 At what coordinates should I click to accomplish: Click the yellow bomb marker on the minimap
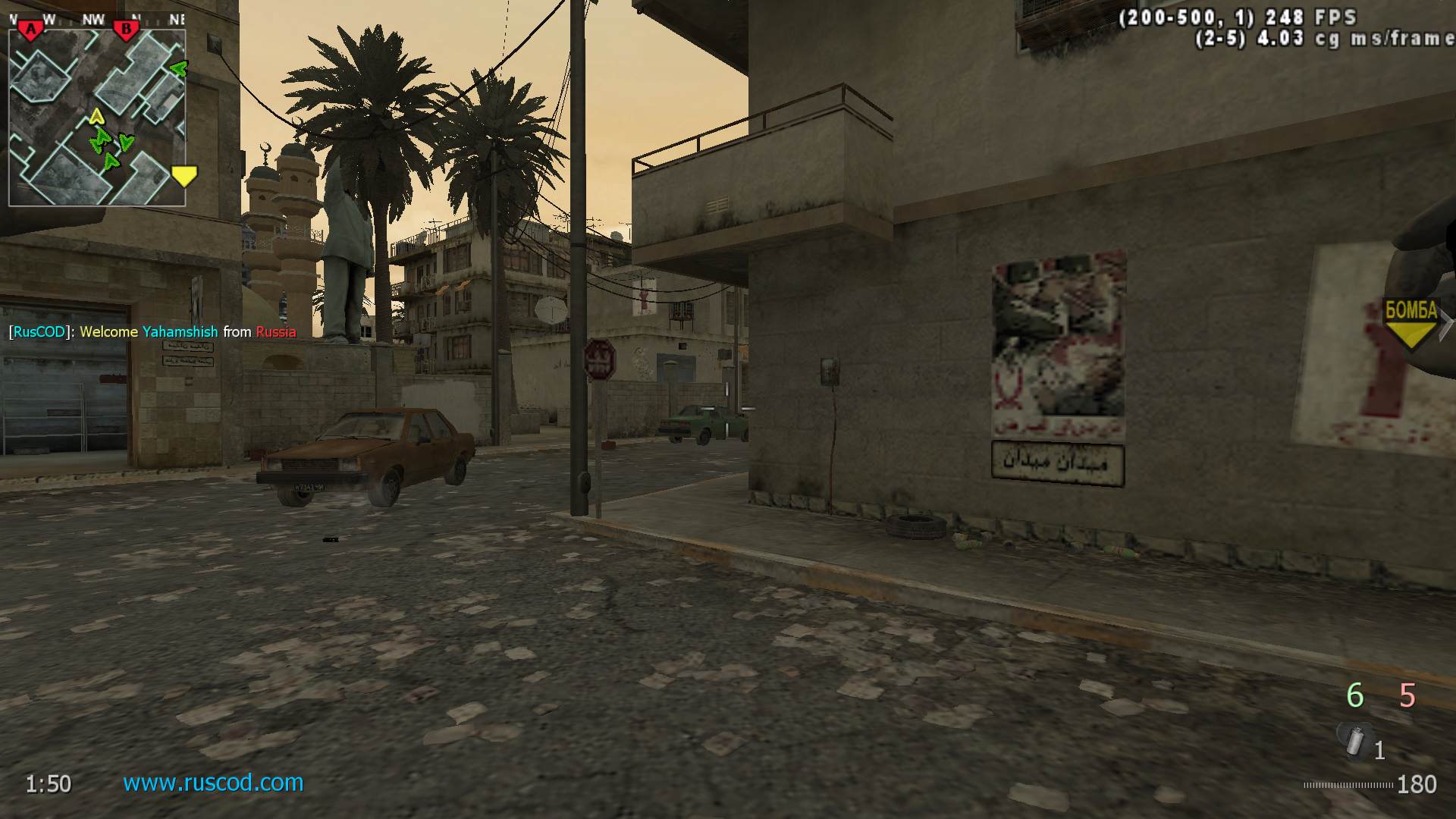pos(184,176)
